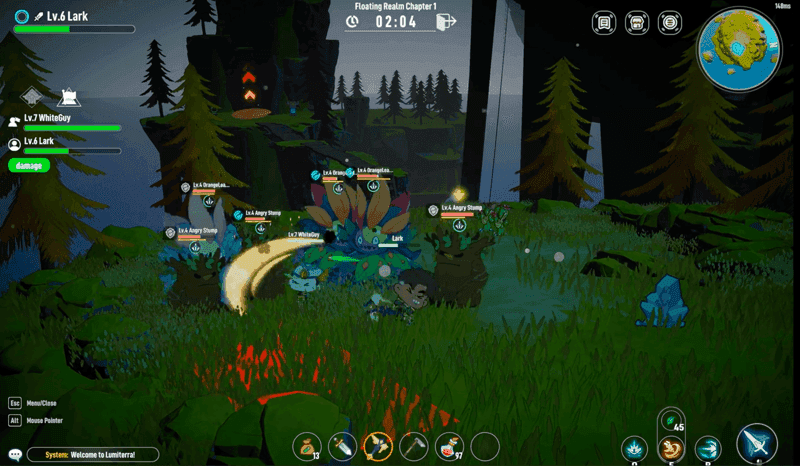The height and width of the screenshot is (466, 800).
Task: Activate the orange swirl skill icon
Action: 671,449
